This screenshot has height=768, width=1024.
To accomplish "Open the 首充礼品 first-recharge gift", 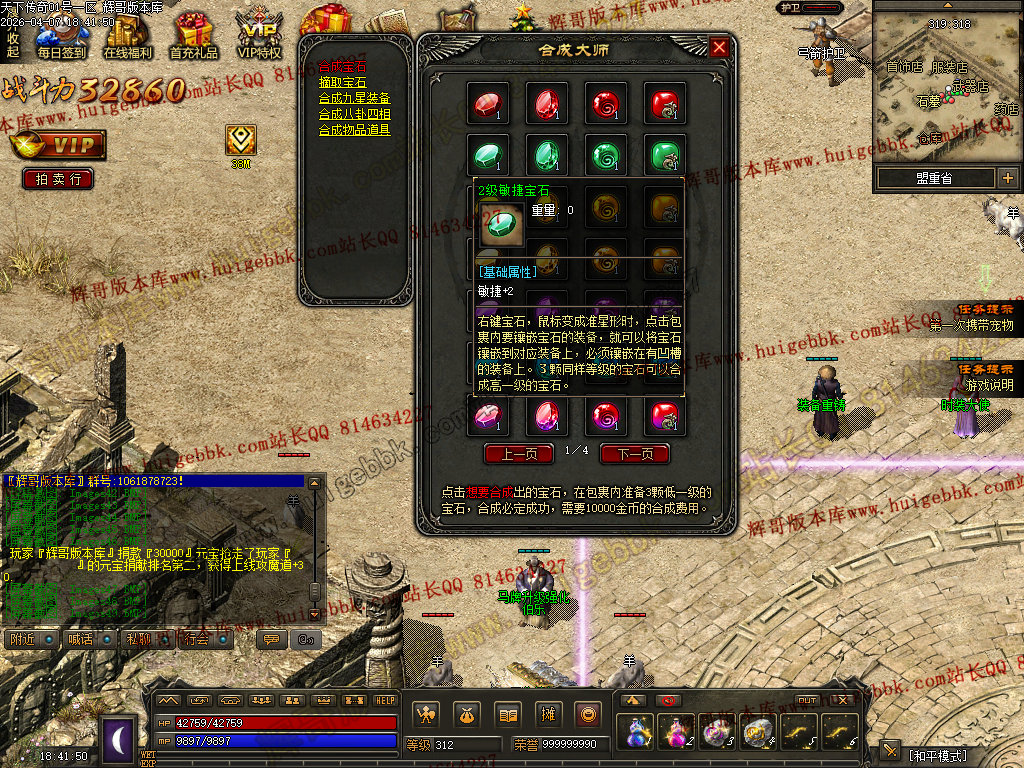I will (193, 37).
